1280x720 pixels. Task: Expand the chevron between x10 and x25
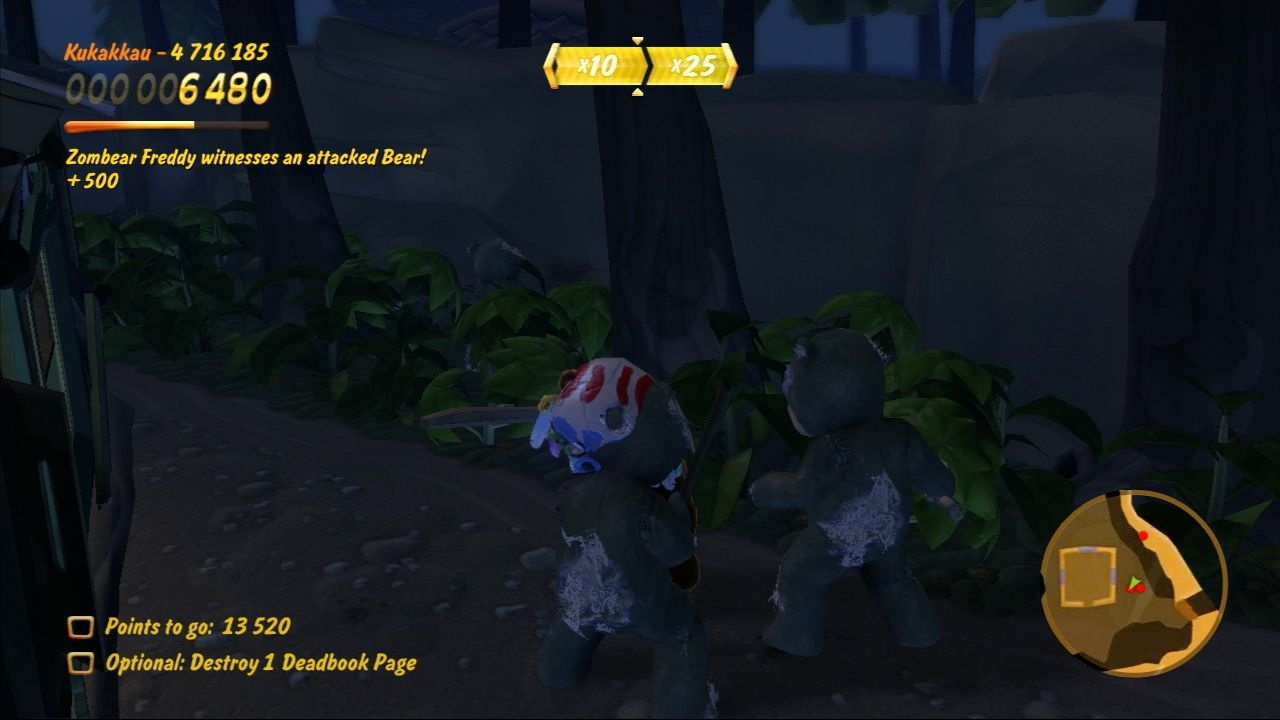point(648,65)
